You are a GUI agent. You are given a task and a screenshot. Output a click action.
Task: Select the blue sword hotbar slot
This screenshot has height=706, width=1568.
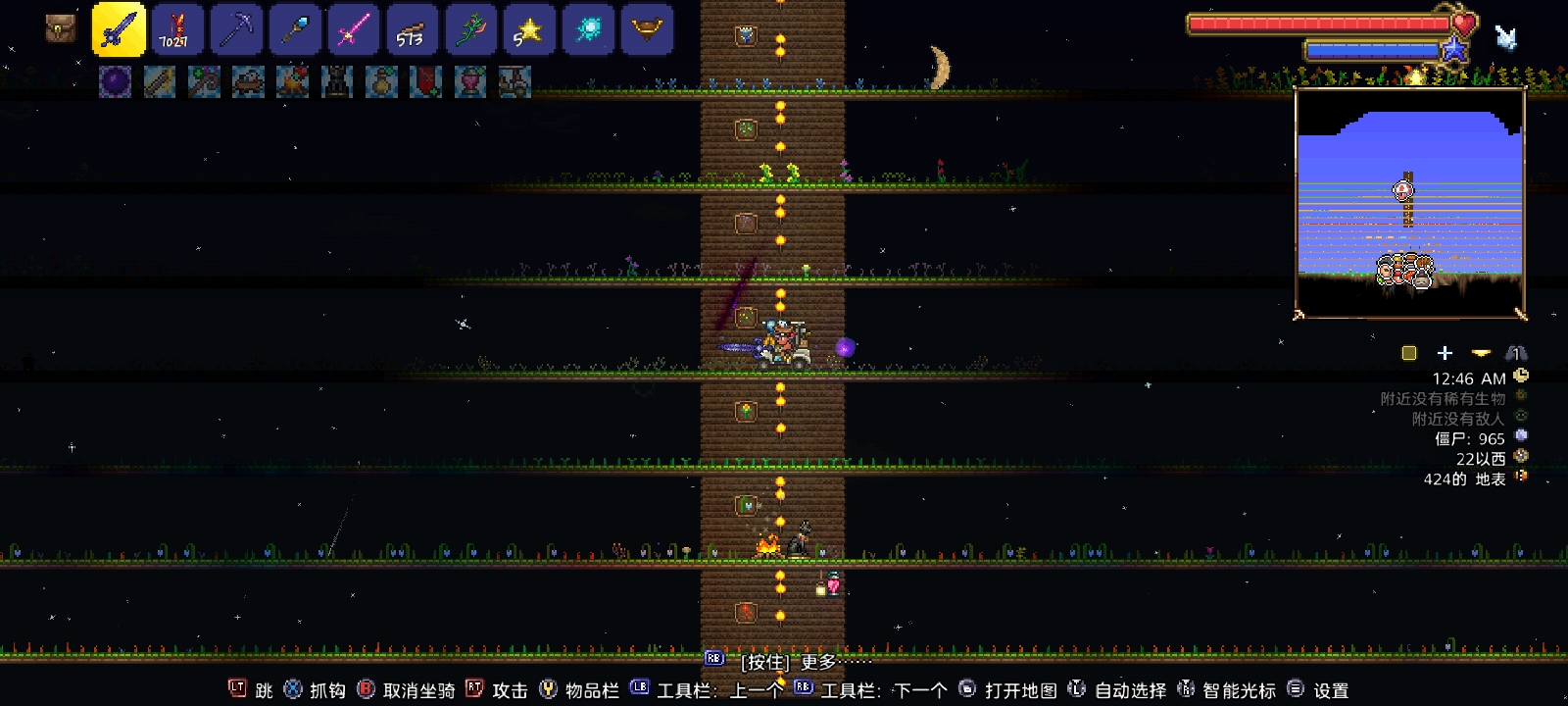(119, 28)
